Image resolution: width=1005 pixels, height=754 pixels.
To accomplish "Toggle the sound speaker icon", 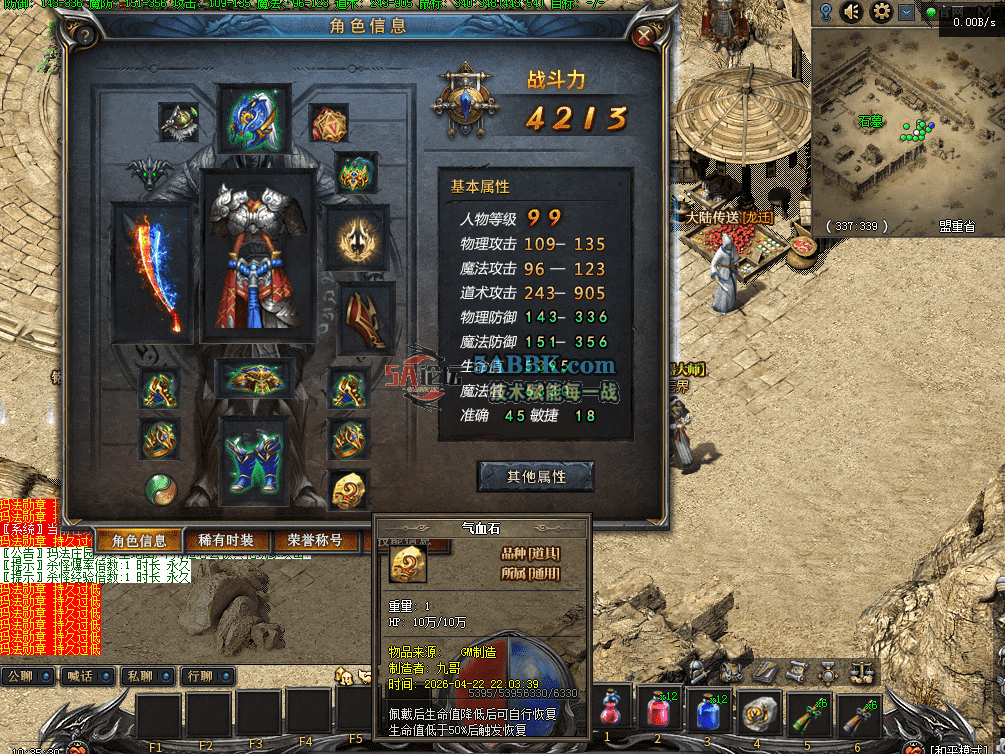I will (x=852, y=12).
